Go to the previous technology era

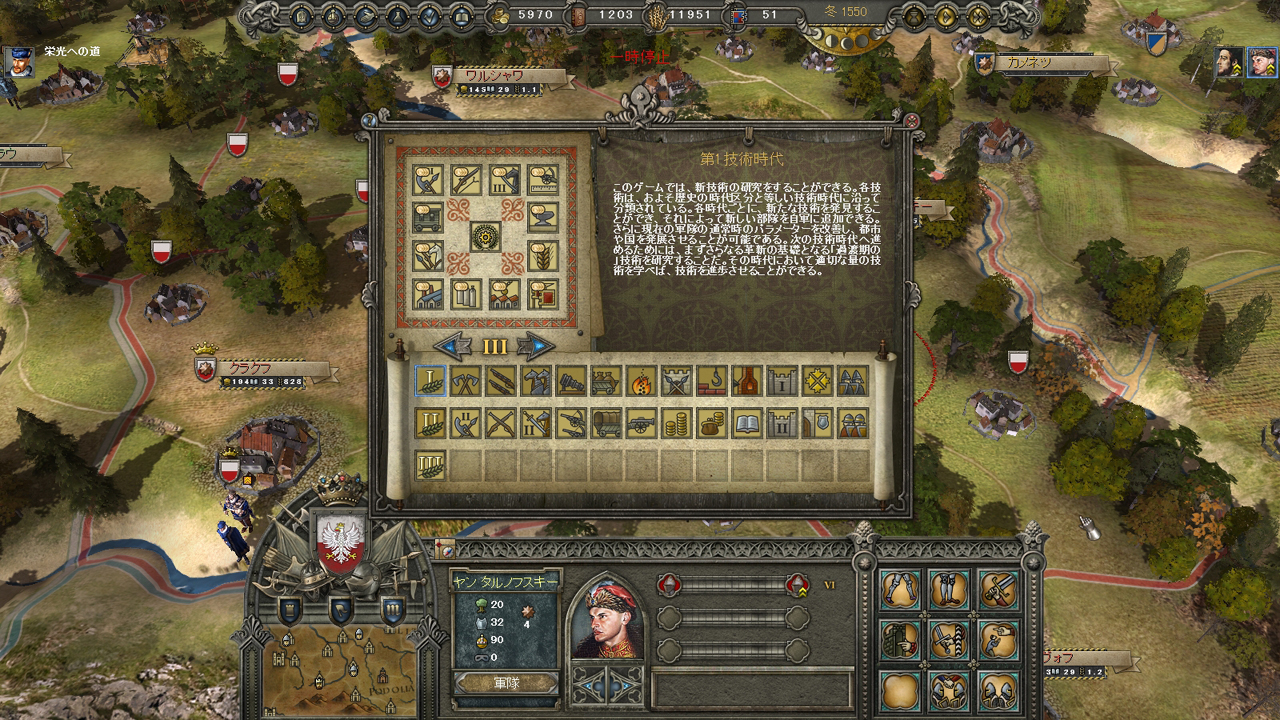(454, 347)
